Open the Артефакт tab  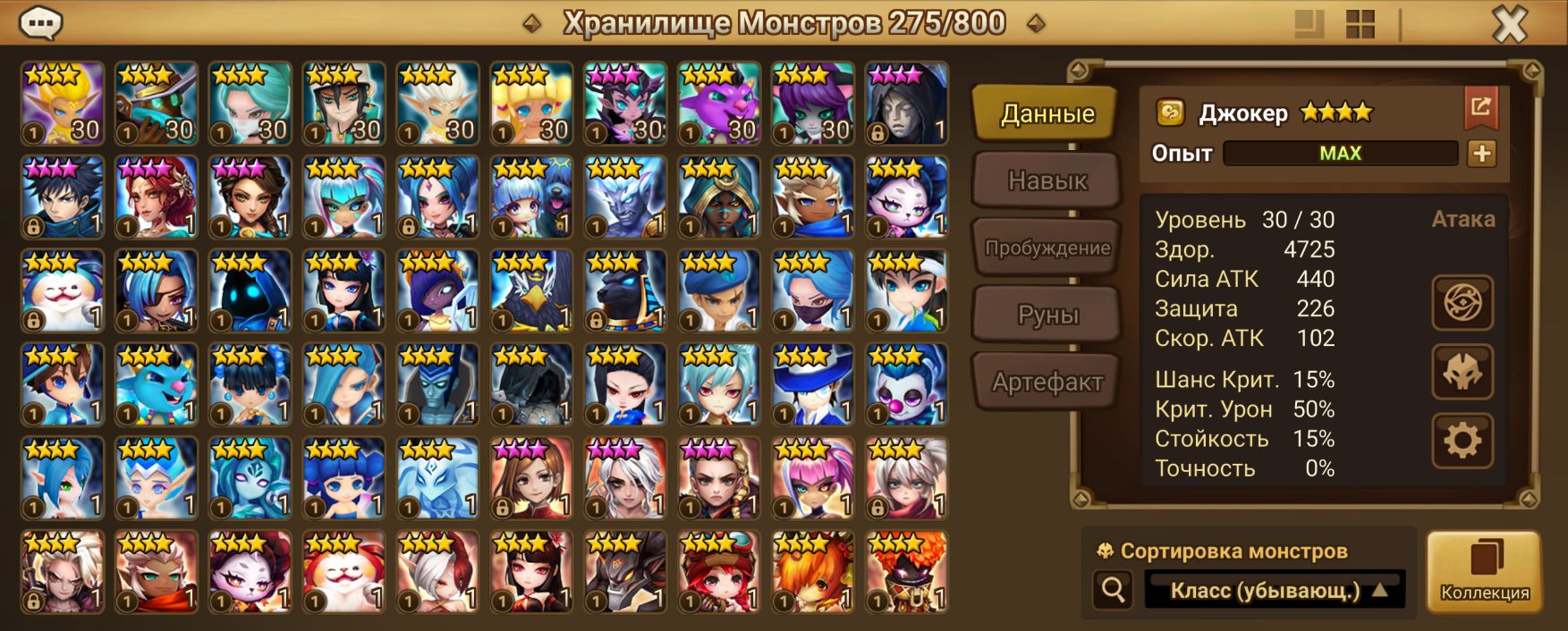point(1047,382)
